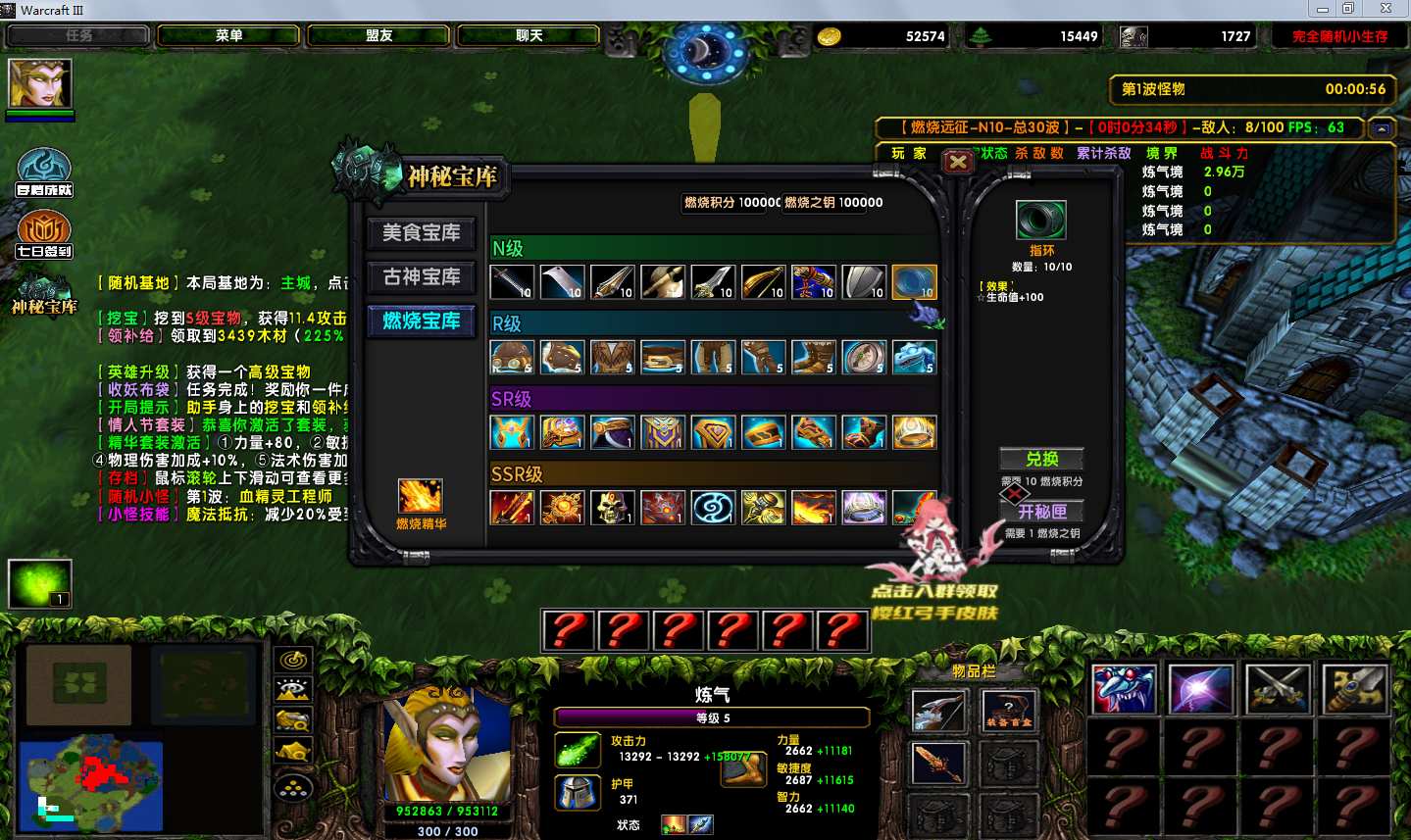Click the 开秘匣 button
Image resolution: width=1411 pixels, height=840 pixels.
pos(1041,512)
